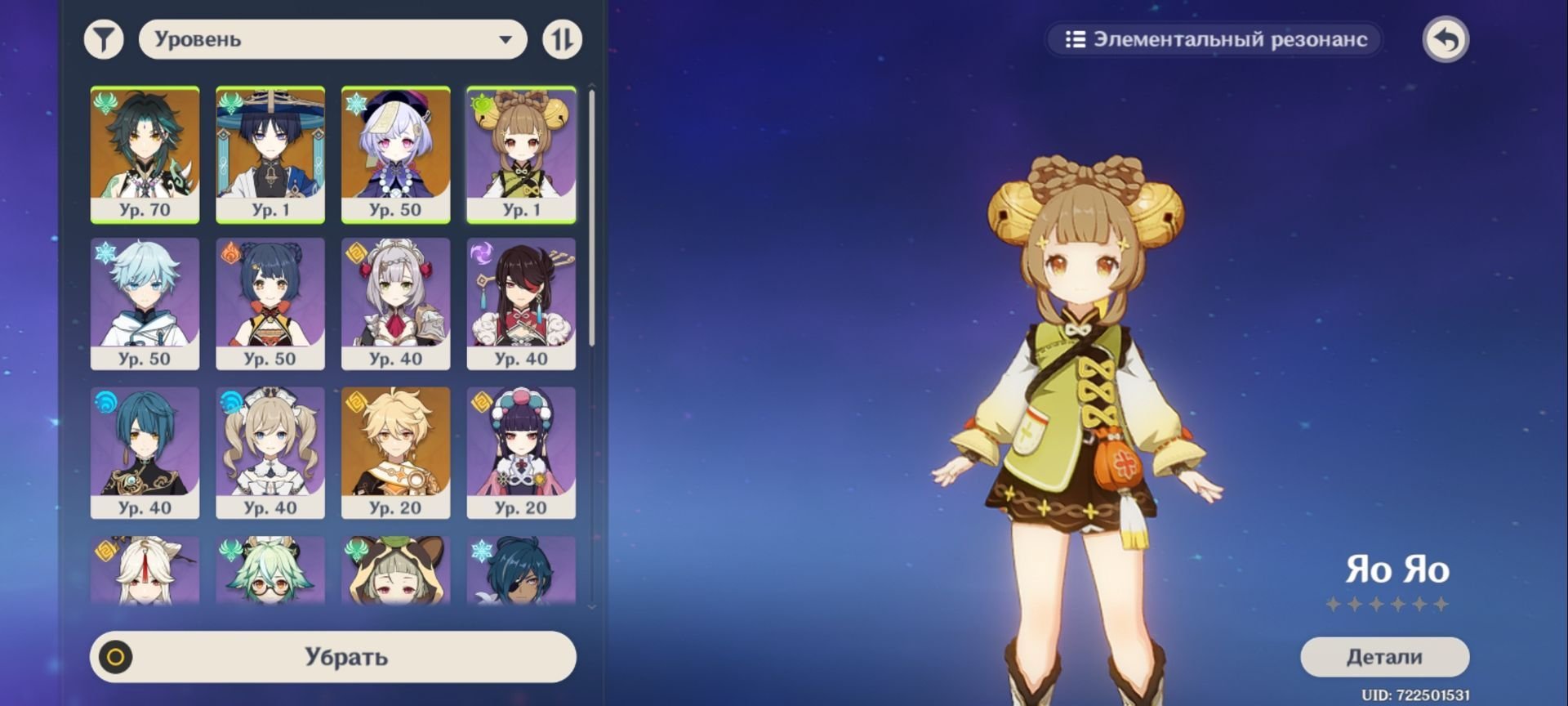Pick Chongyun's character portrait
This screenshot has width=1568, height=706.
tap(145, 303)
